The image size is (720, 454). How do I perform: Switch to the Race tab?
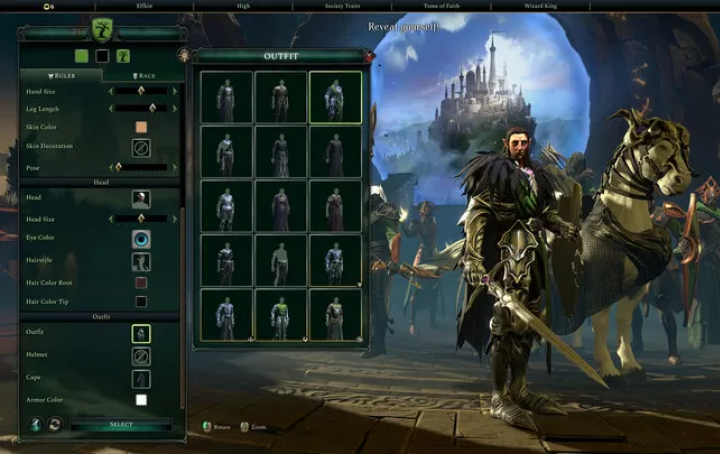click(141, 75)
